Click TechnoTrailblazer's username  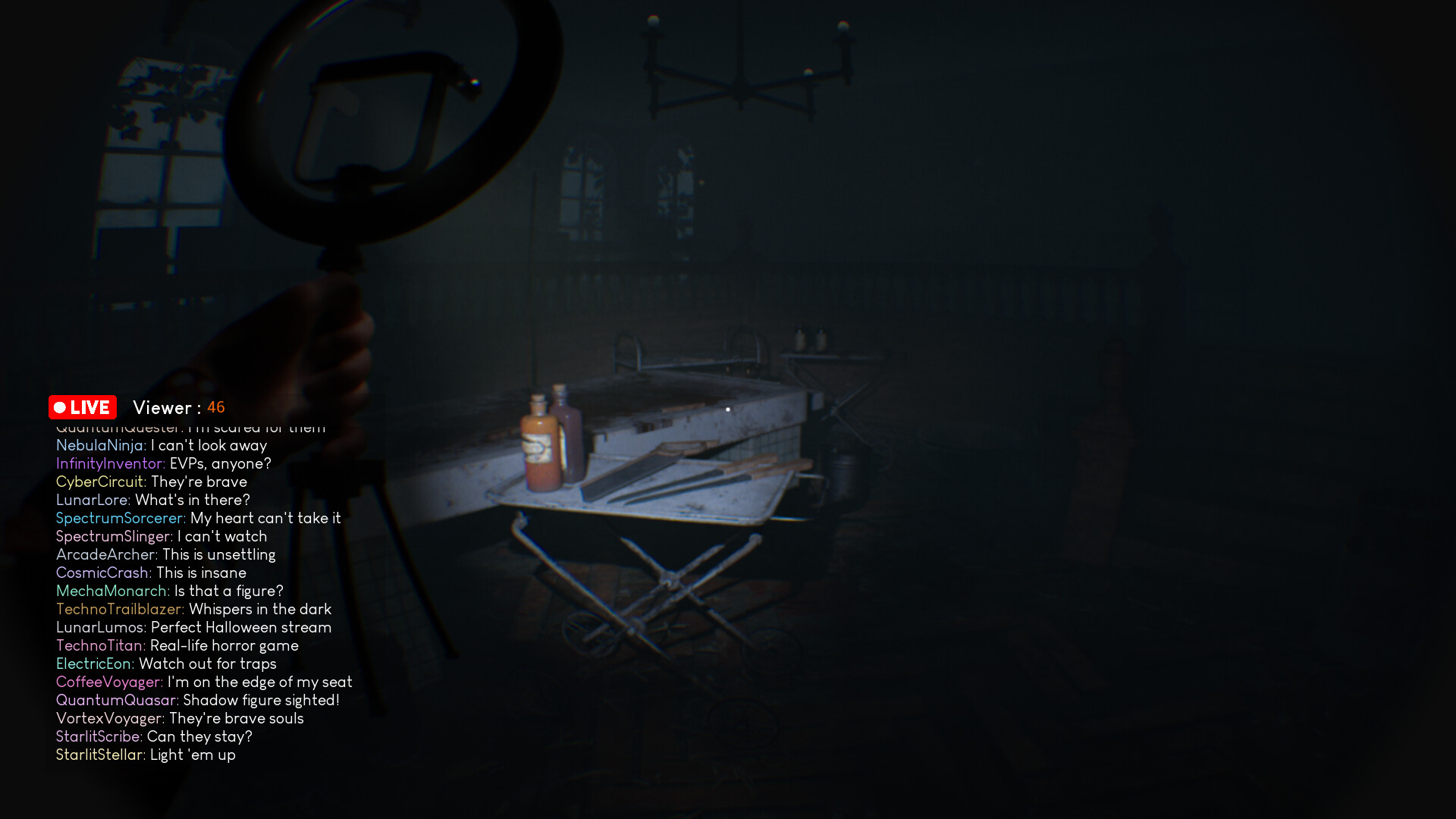(x=120, y=609)
